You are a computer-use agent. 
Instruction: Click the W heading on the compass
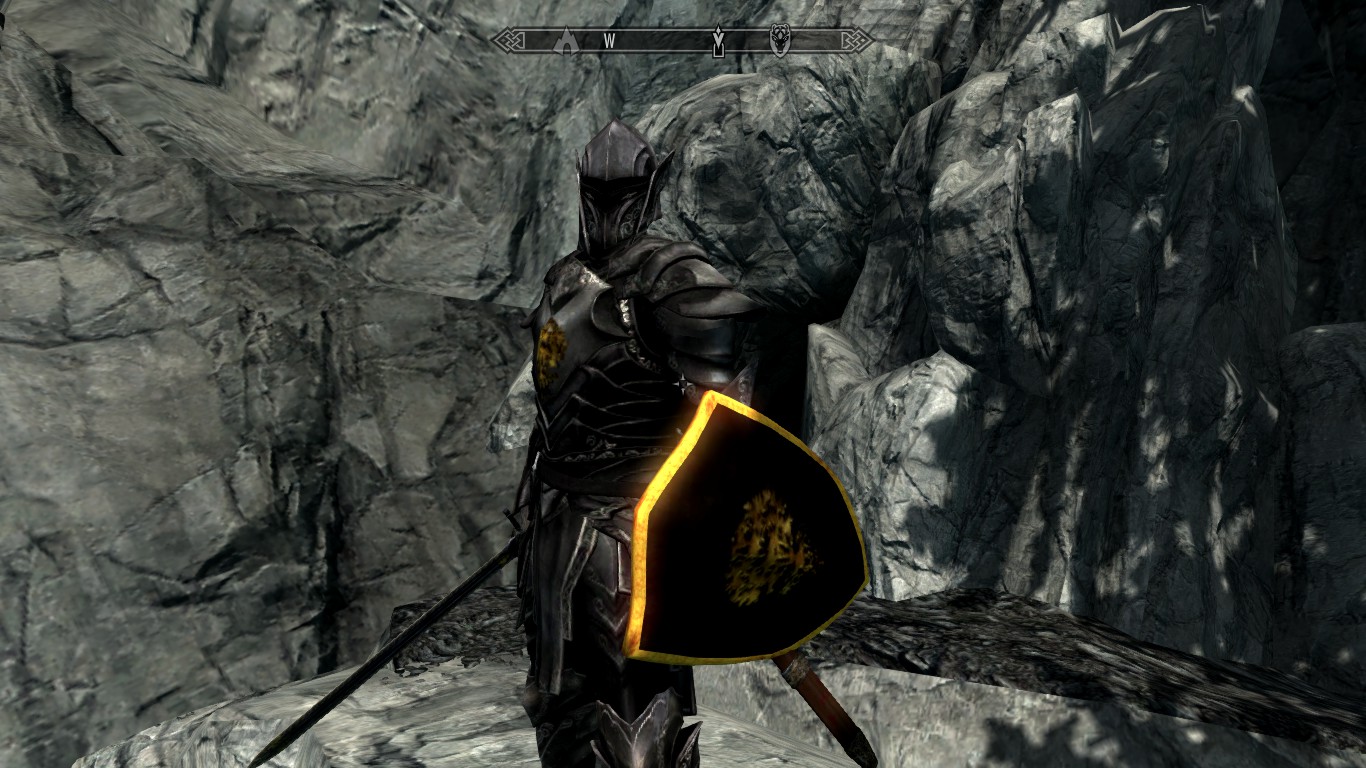608,41
